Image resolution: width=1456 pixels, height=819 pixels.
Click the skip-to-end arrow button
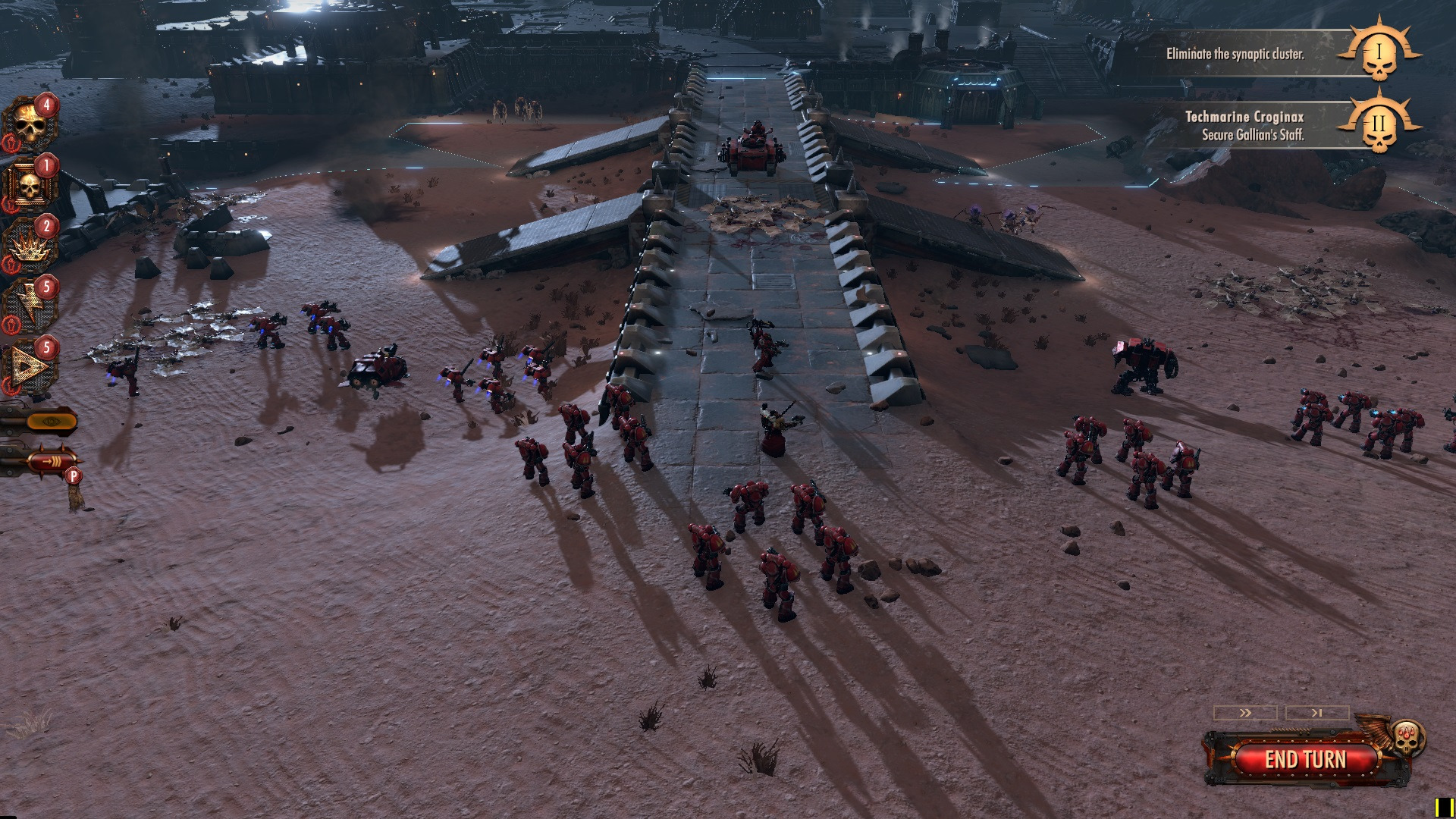tap(1317, 713)
